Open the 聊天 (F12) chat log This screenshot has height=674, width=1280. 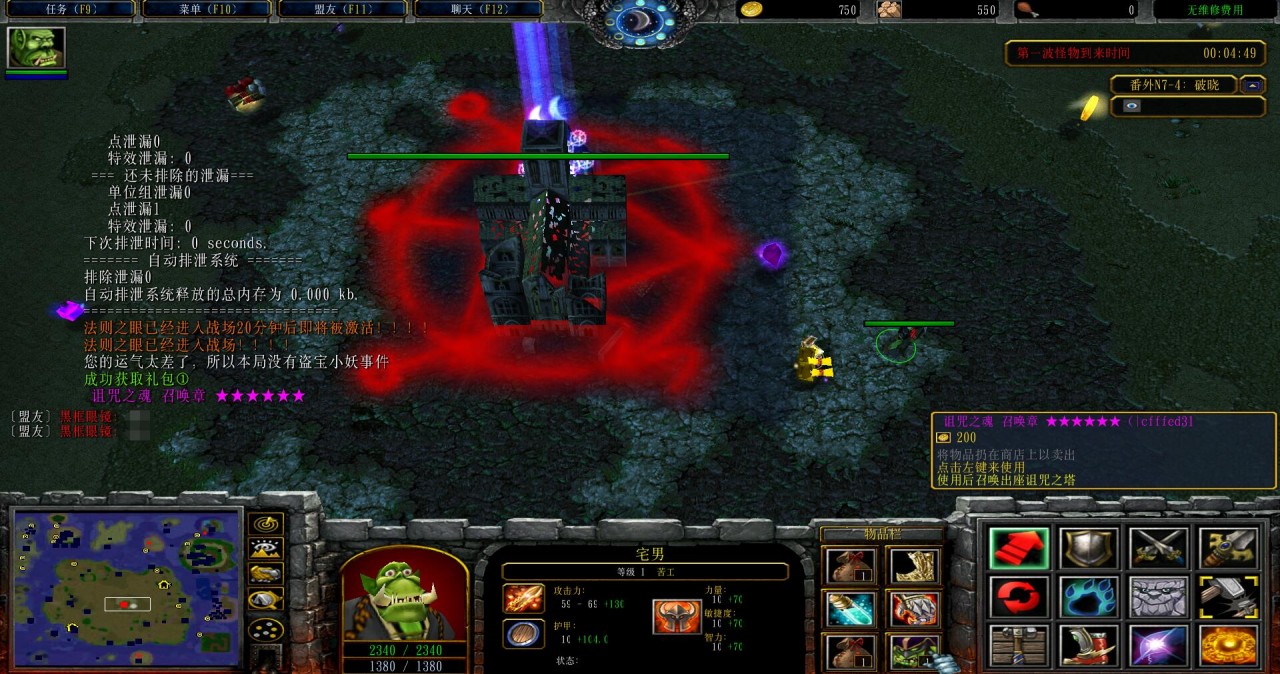(x=478, y=10)
